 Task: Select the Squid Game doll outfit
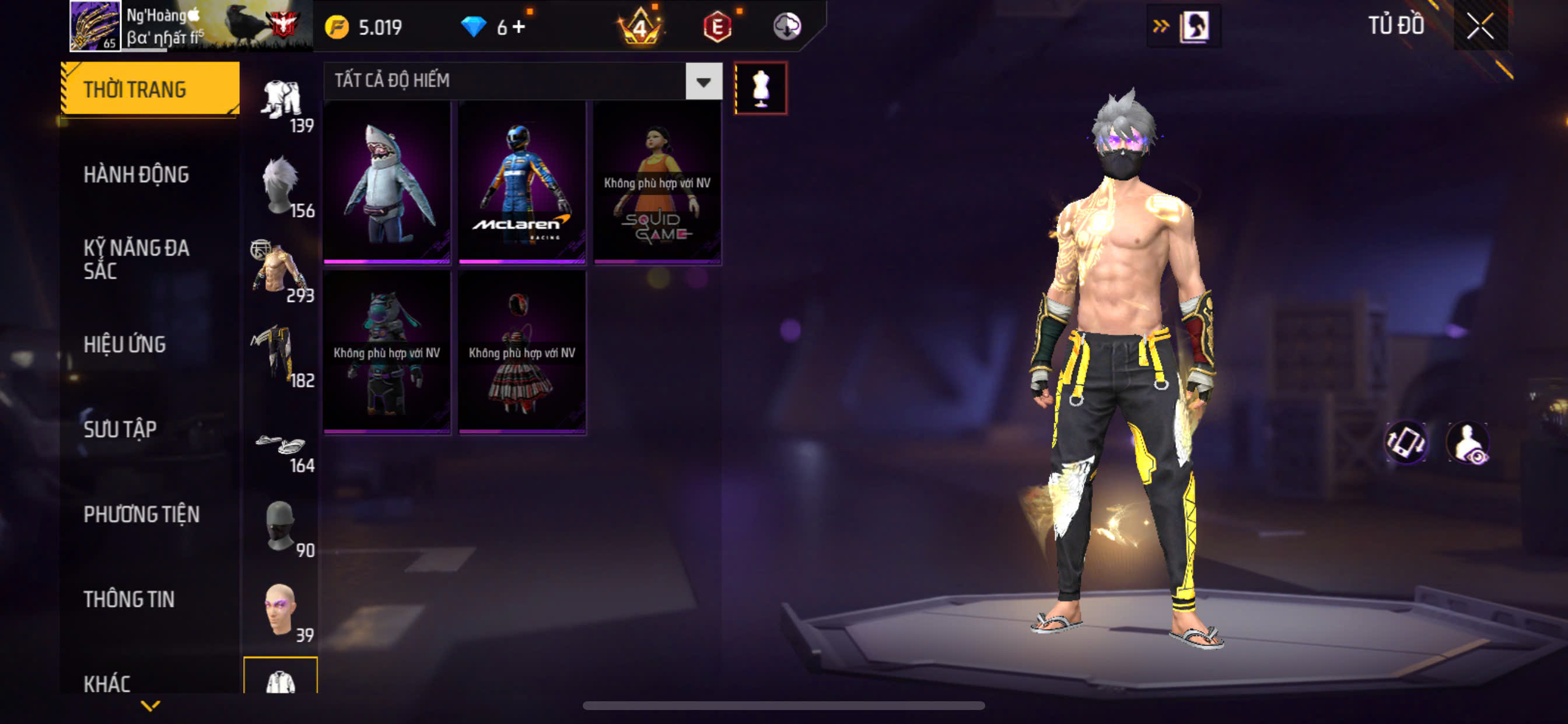(657, 182)
